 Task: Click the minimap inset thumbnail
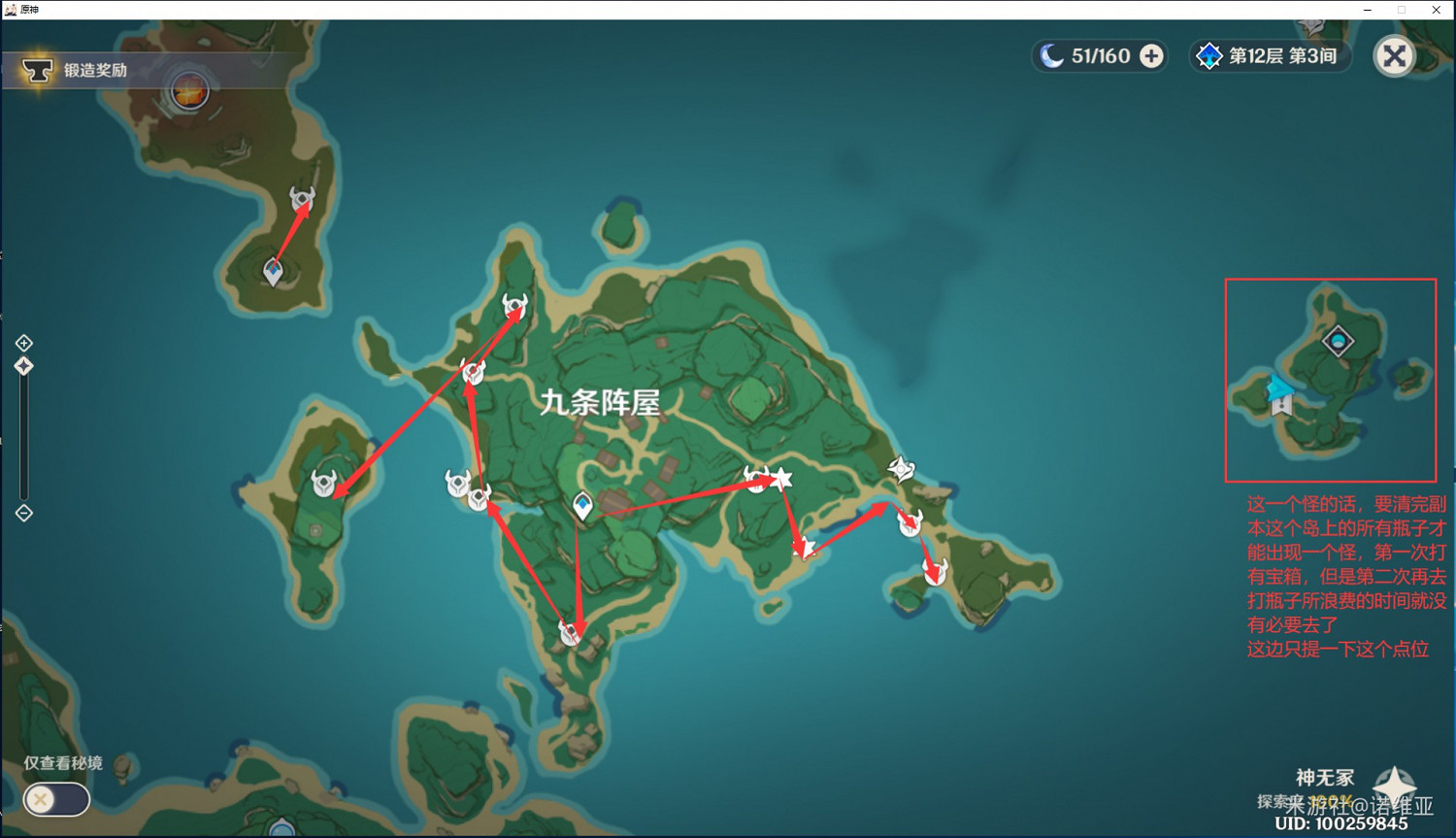point(1331,379)
